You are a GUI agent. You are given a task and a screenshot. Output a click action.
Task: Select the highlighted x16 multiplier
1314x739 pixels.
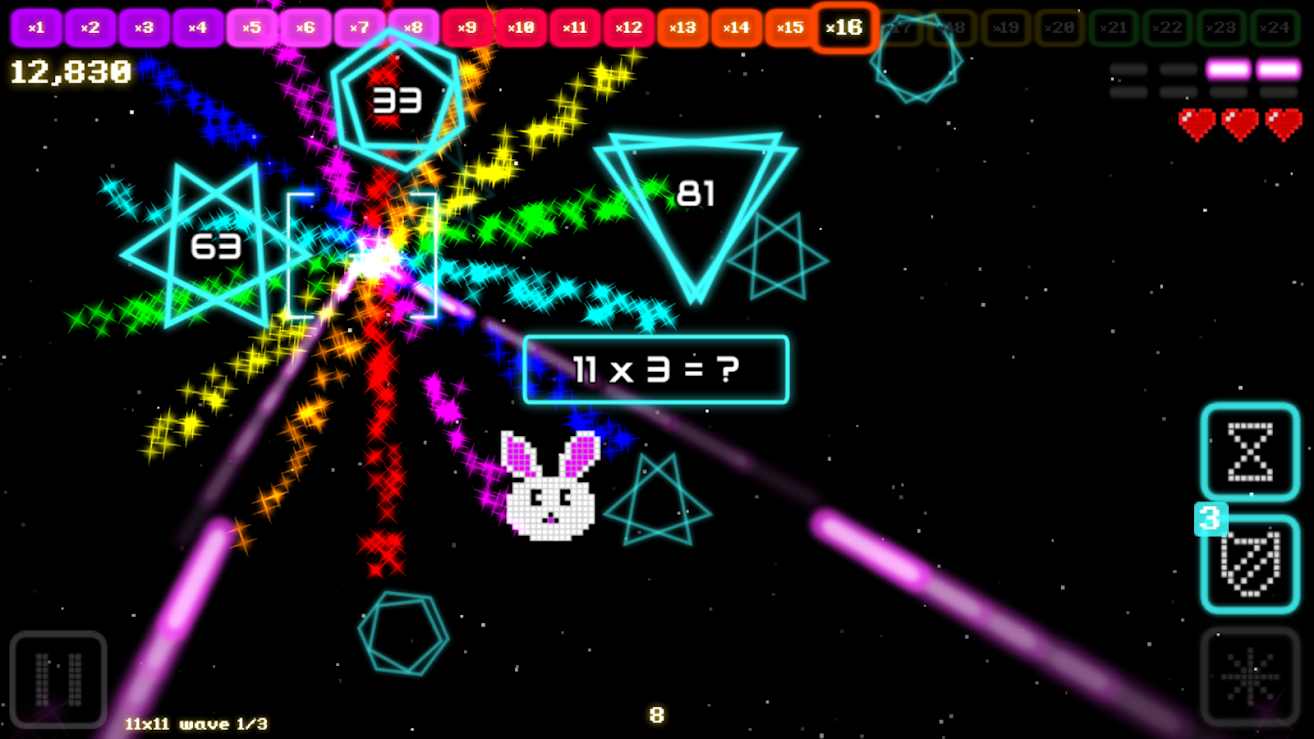pyautogui.click(x=844, y=27)
